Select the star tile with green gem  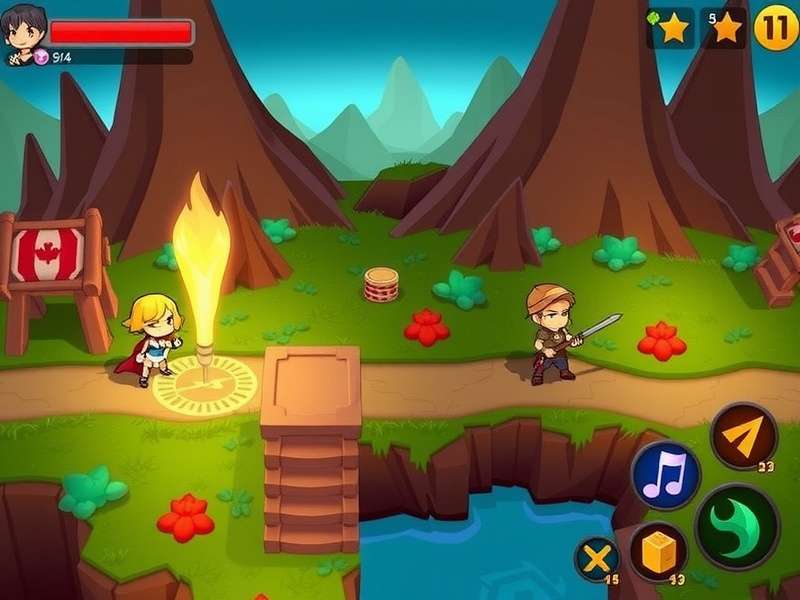click(x=670, y=28)
